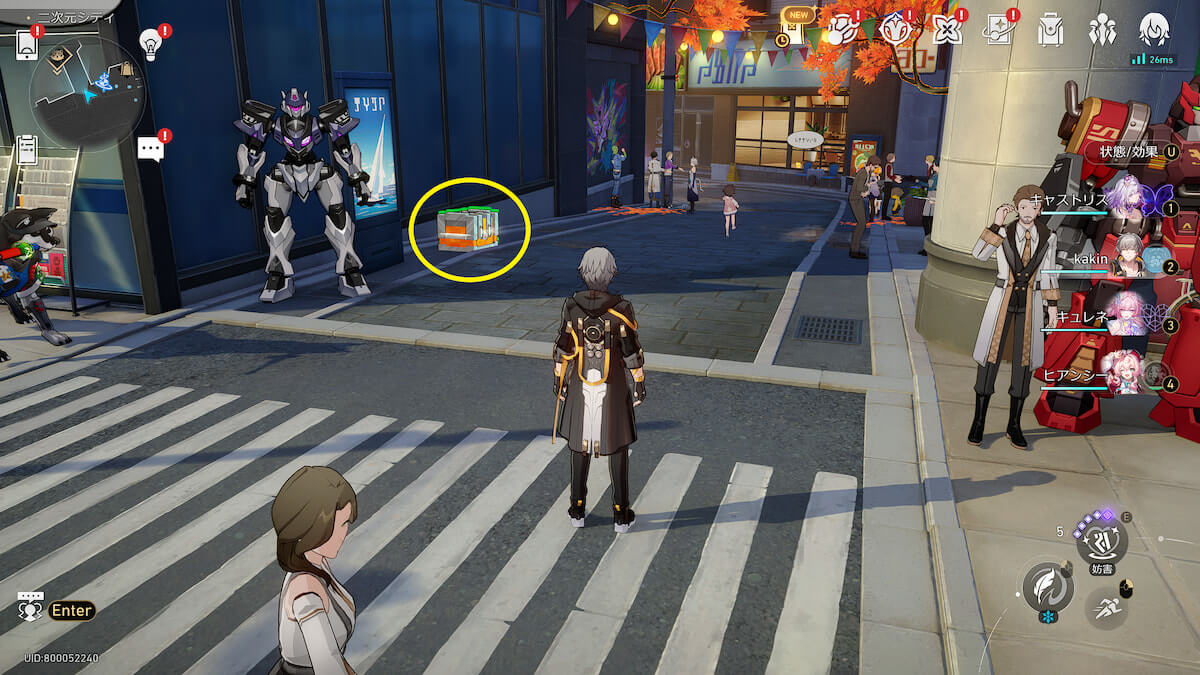Viewport: 1200px width, 675px height.
Task: Open the character head icon
Action: click(x=1154, y=30)
